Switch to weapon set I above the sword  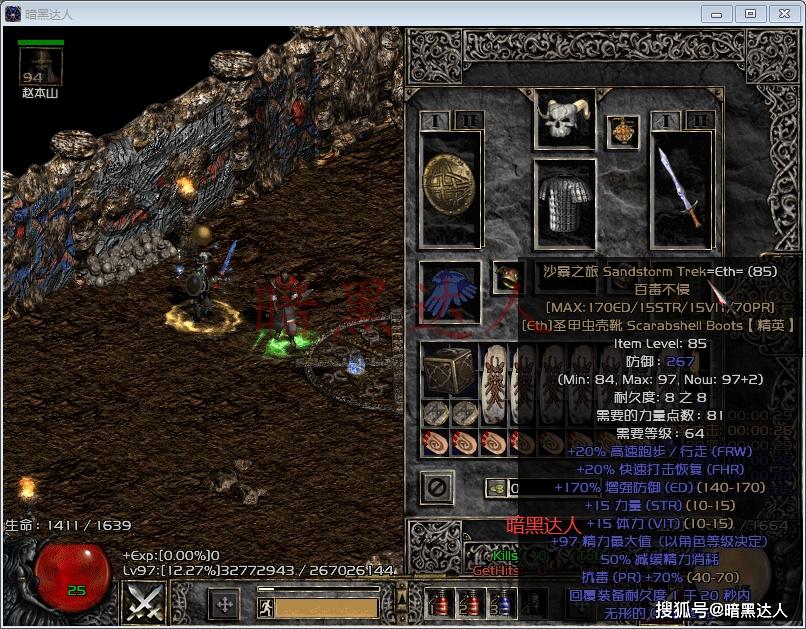[x=665, y=121]
